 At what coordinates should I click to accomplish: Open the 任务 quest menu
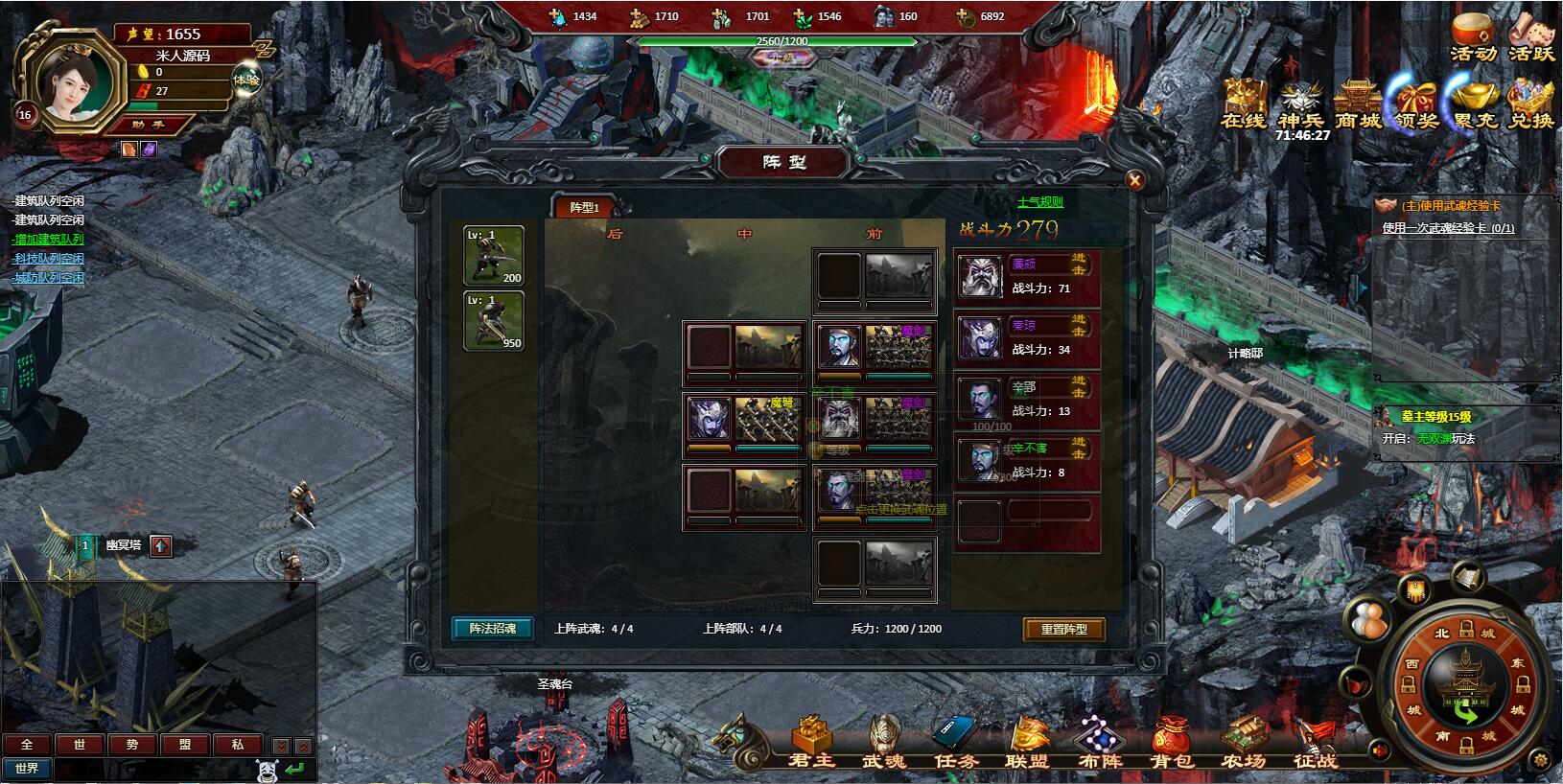coord(955,744)
